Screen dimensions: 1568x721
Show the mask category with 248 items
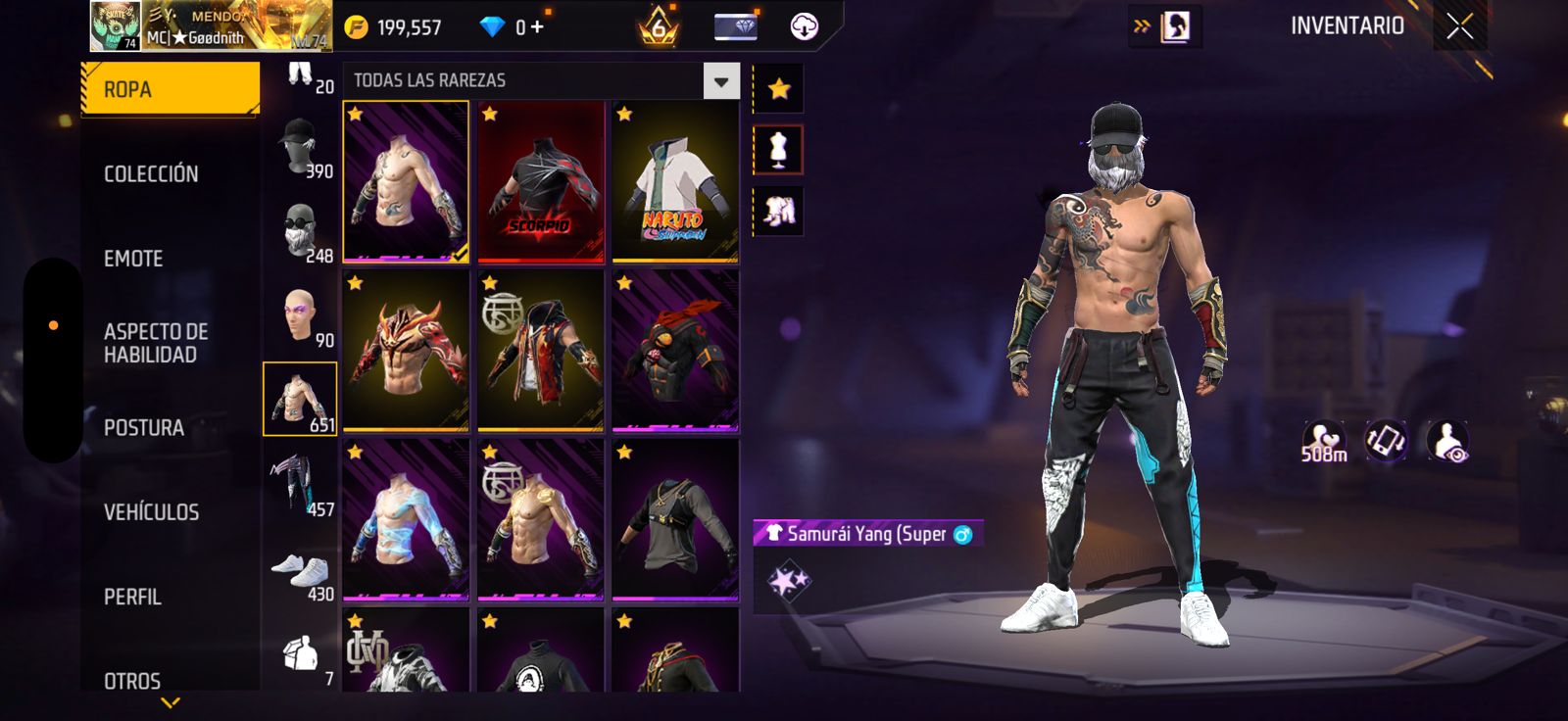(300, 231)
